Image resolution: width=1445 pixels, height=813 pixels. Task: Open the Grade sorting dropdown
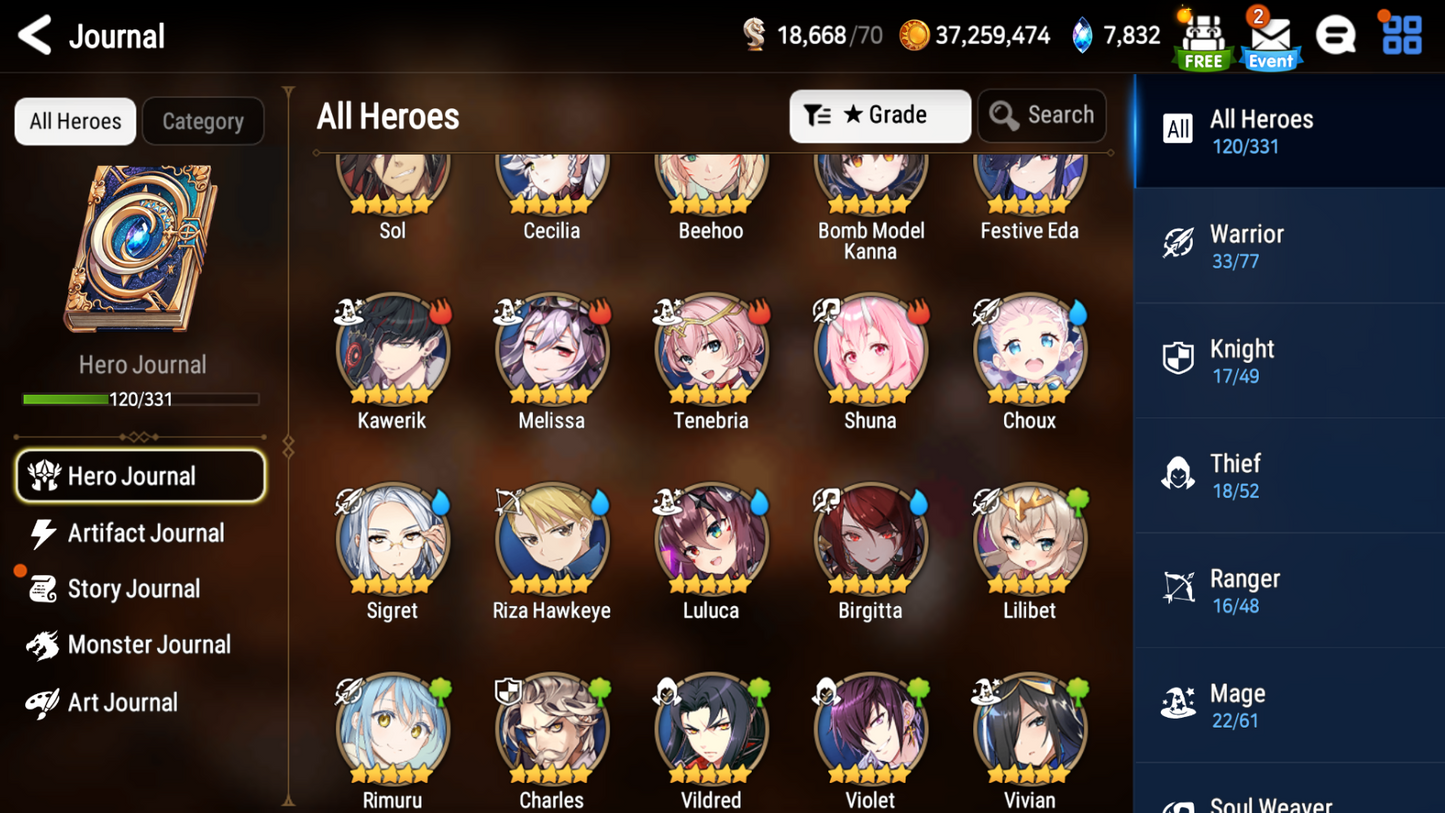[880, 115]
